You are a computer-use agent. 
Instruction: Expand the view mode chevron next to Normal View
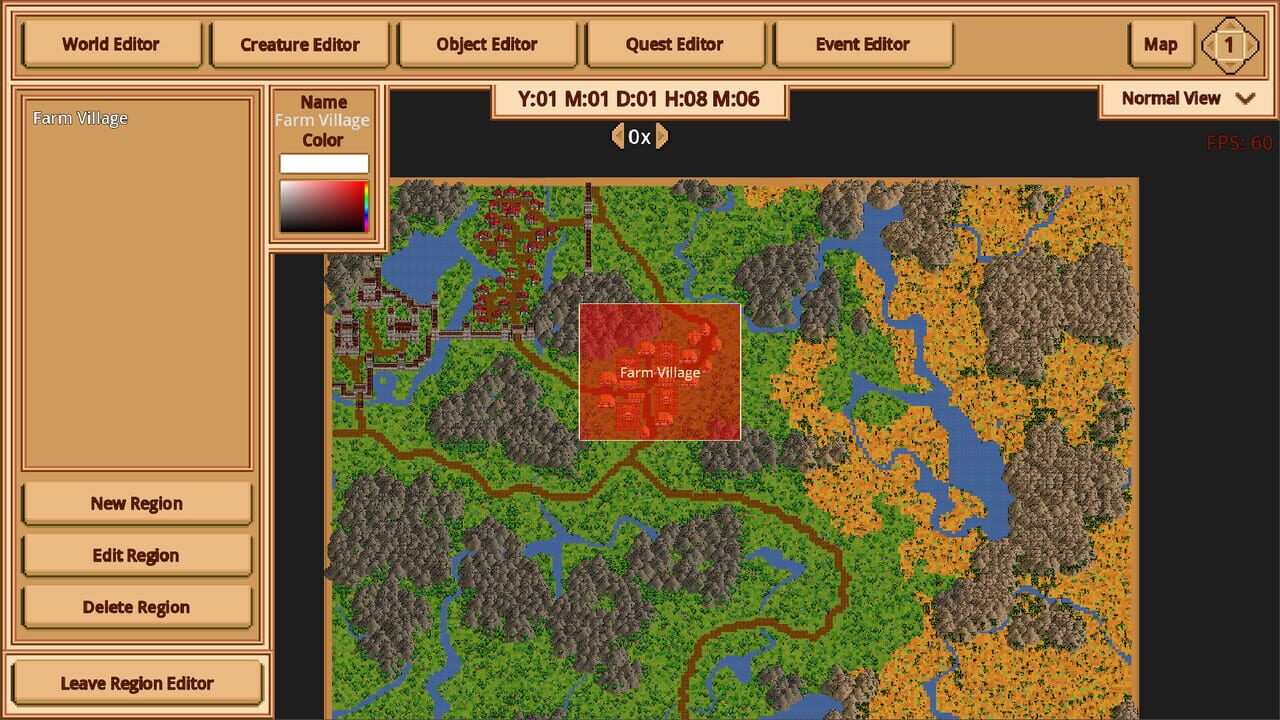pos(1245,98)
